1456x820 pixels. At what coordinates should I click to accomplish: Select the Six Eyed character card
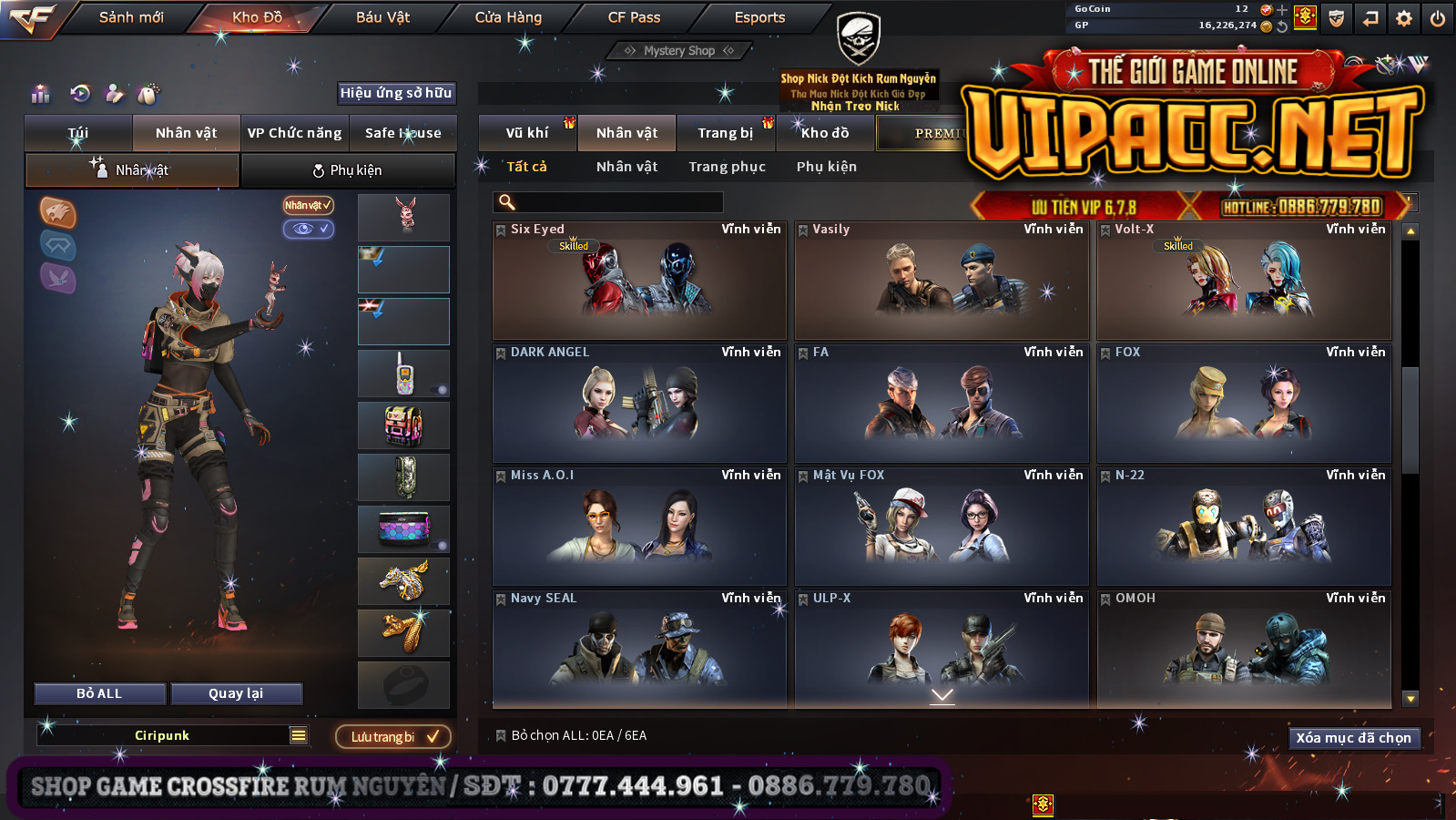tap(639, 281)
